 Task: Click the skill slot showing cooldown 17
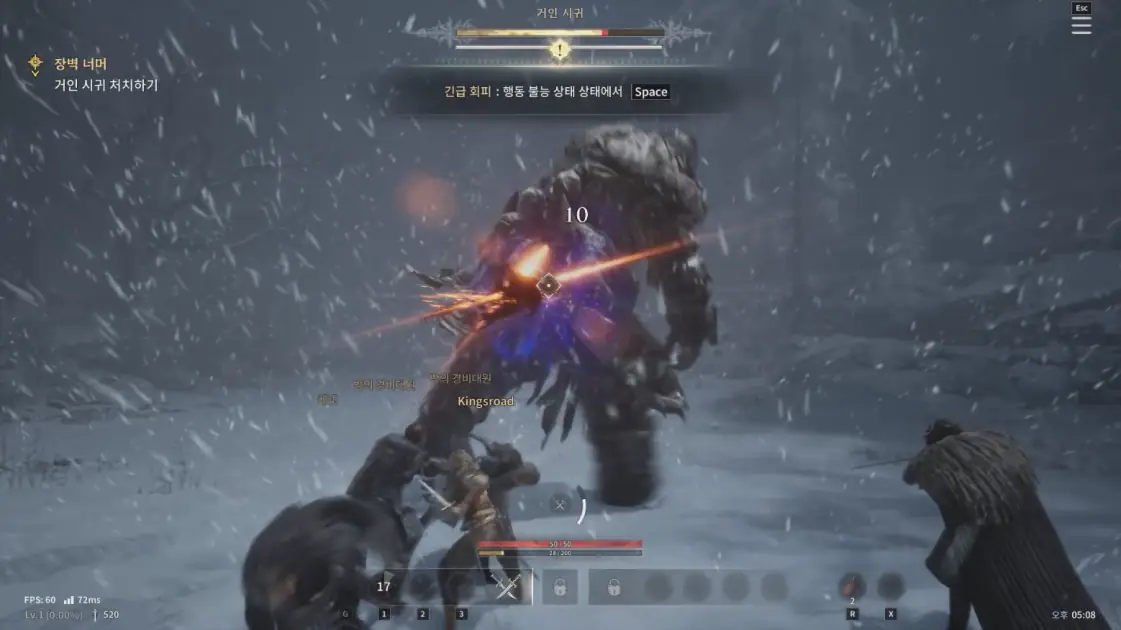pyautogui.click(x=384, y=587)
